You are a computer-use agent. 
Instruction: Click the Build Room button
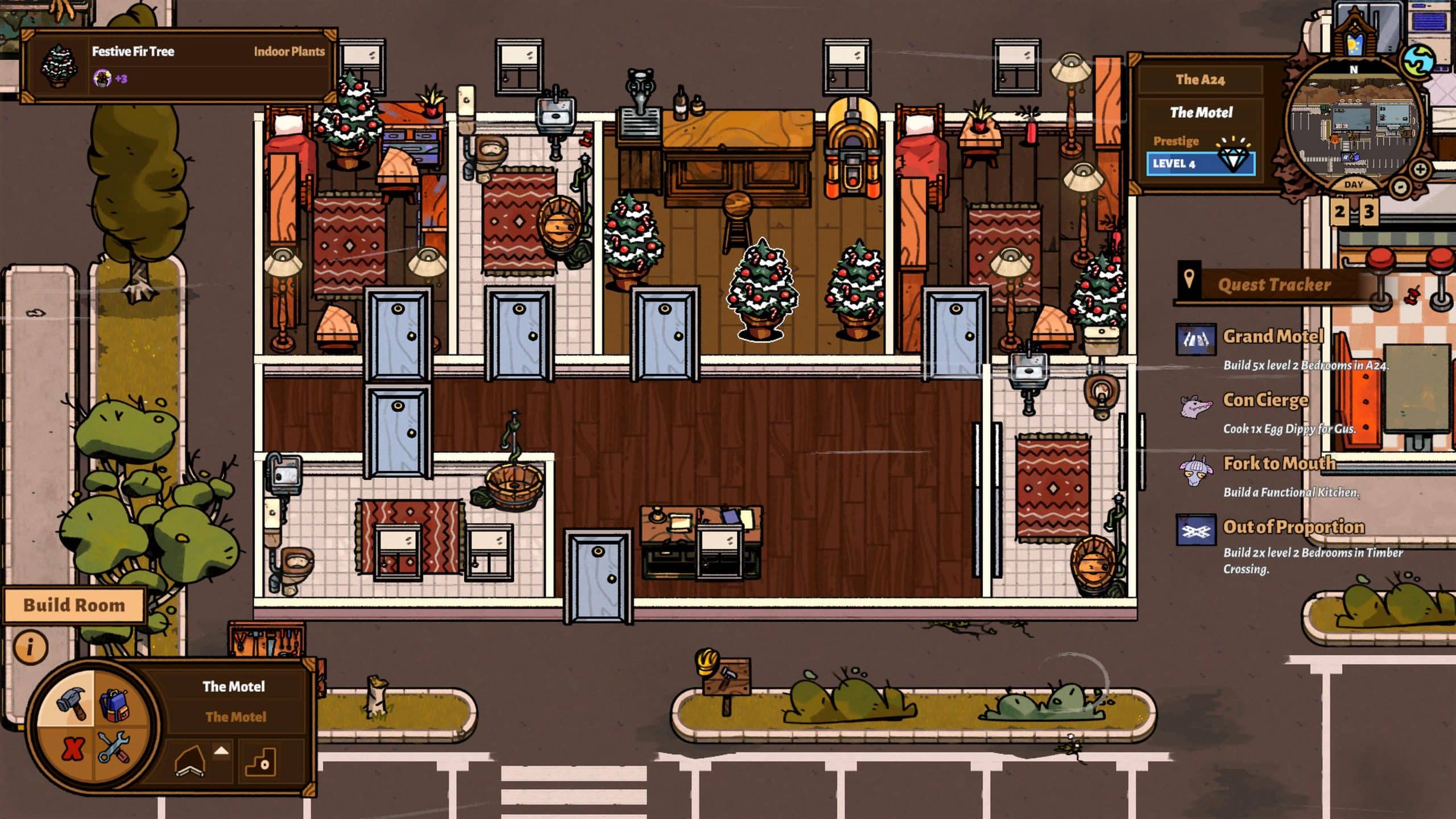click(74, 605)
